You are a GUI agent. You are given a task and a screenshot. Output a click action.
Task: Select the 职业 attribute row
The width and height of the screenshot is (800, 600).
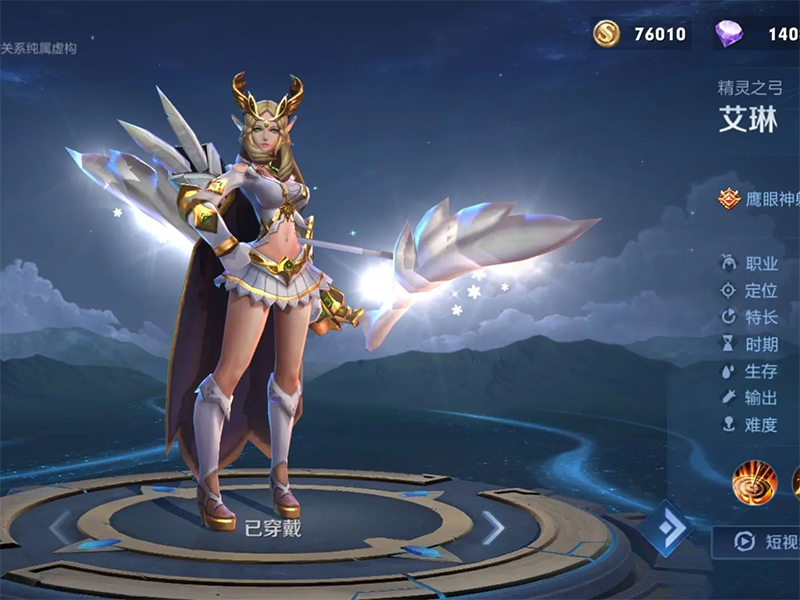tap(750, 263)
